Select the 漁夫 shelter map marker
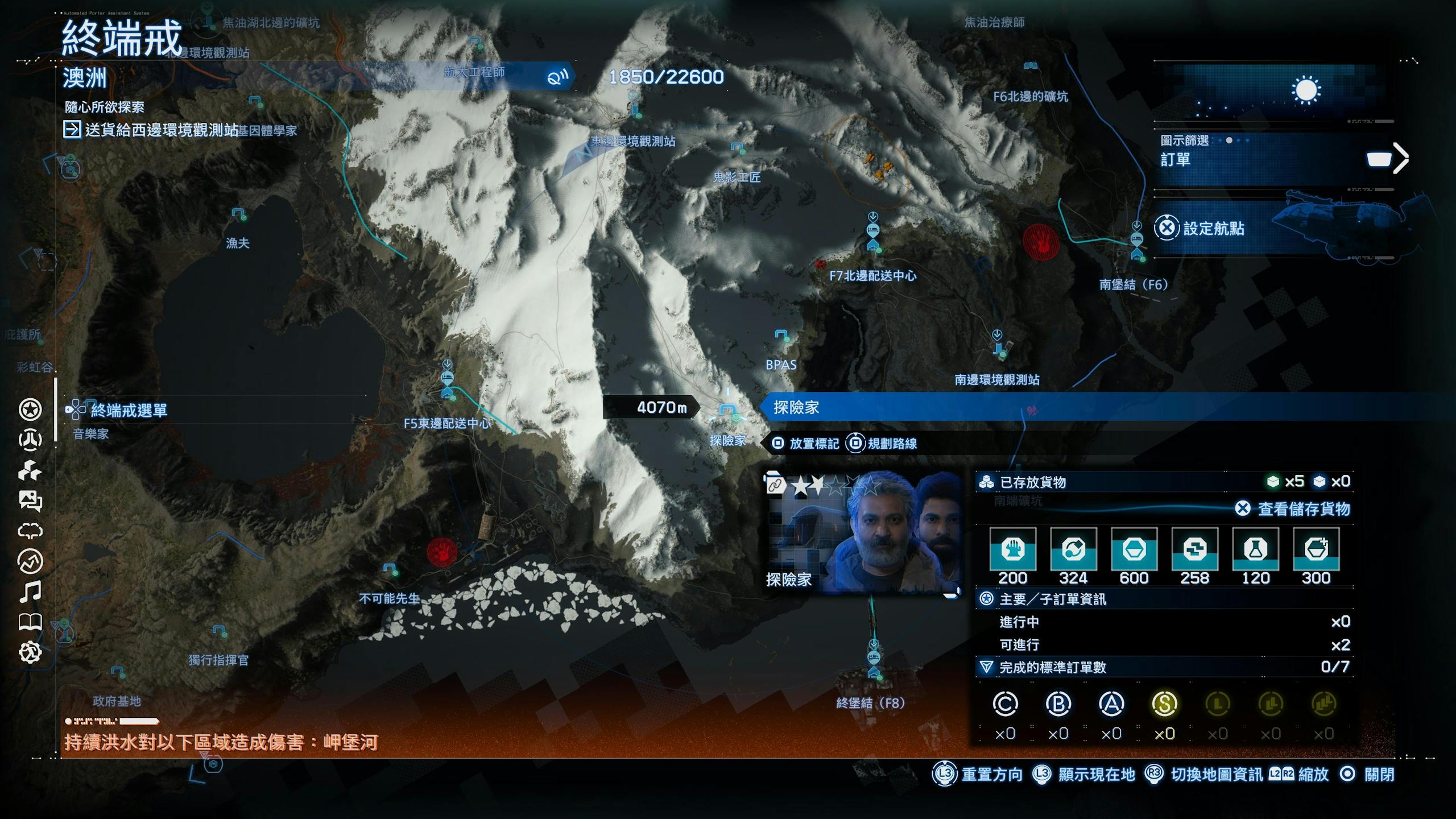Viewport: 1456px width, 819px height. pos(238,216)
